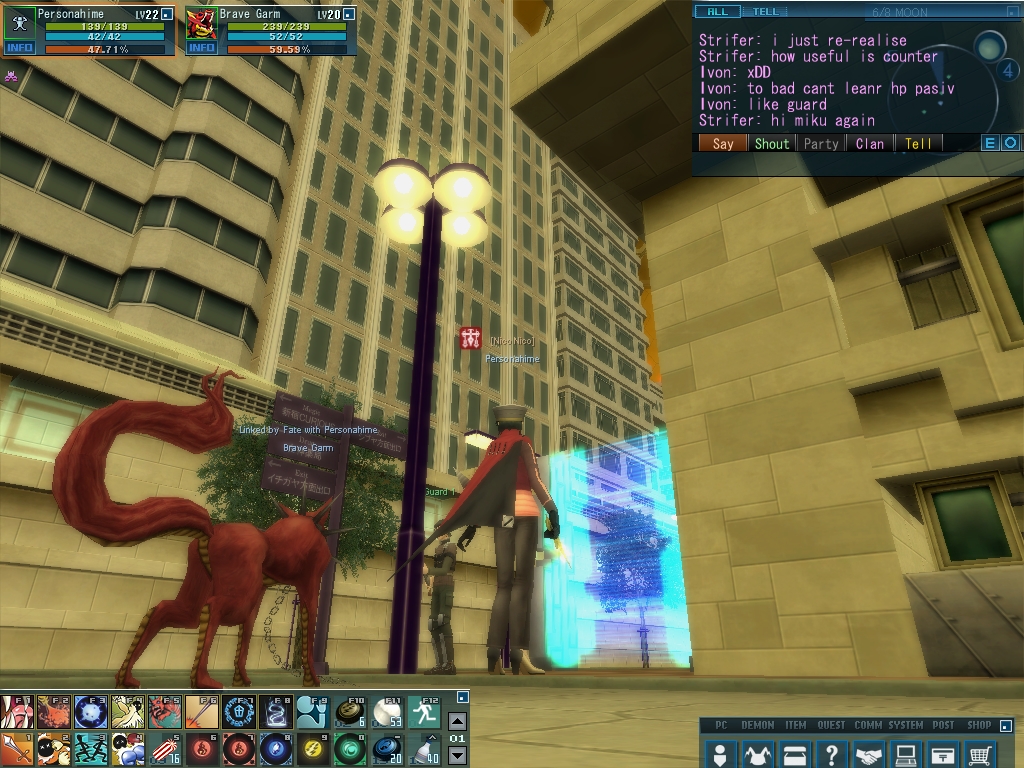This screenshot has width=1024, height=768.
Task: Switch chat window to the TELL tab
Action: click(765, 12)
